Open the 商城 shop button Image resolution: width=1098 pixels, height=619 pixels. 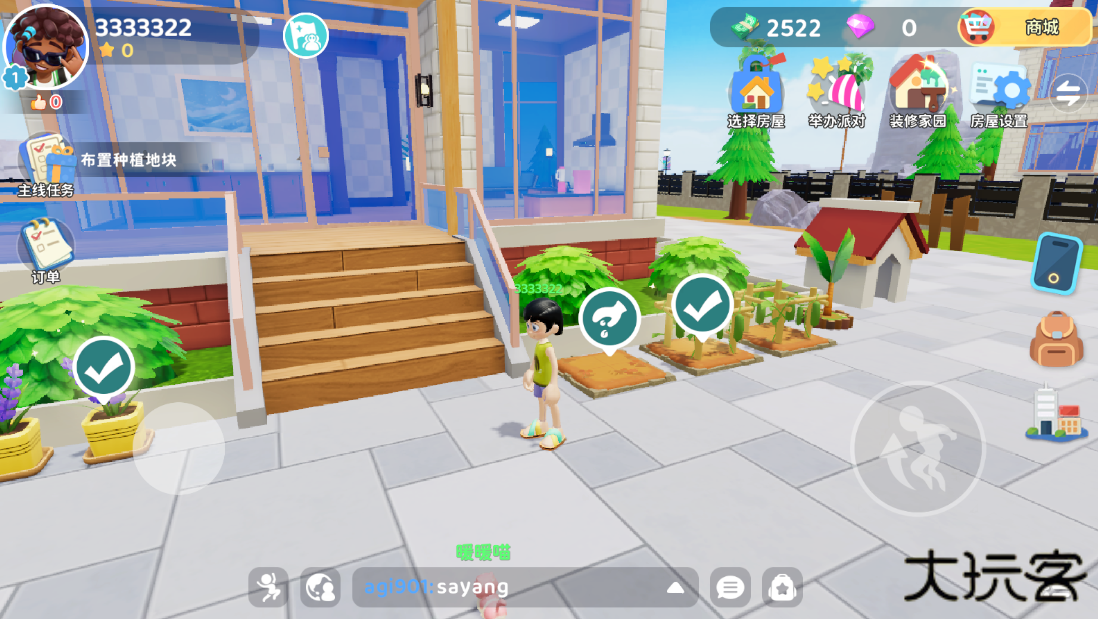coord(1024,27)
